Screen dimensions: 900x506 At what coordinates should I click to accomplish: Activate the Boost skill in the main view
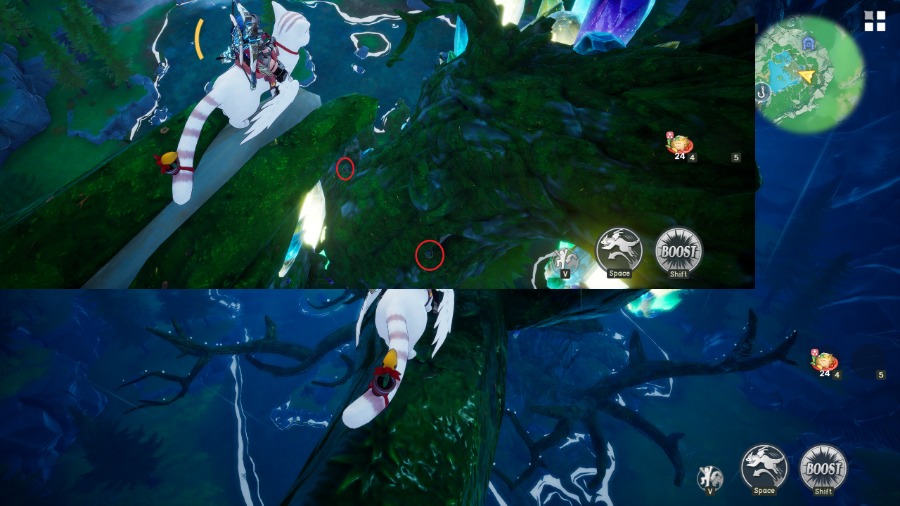823,467
